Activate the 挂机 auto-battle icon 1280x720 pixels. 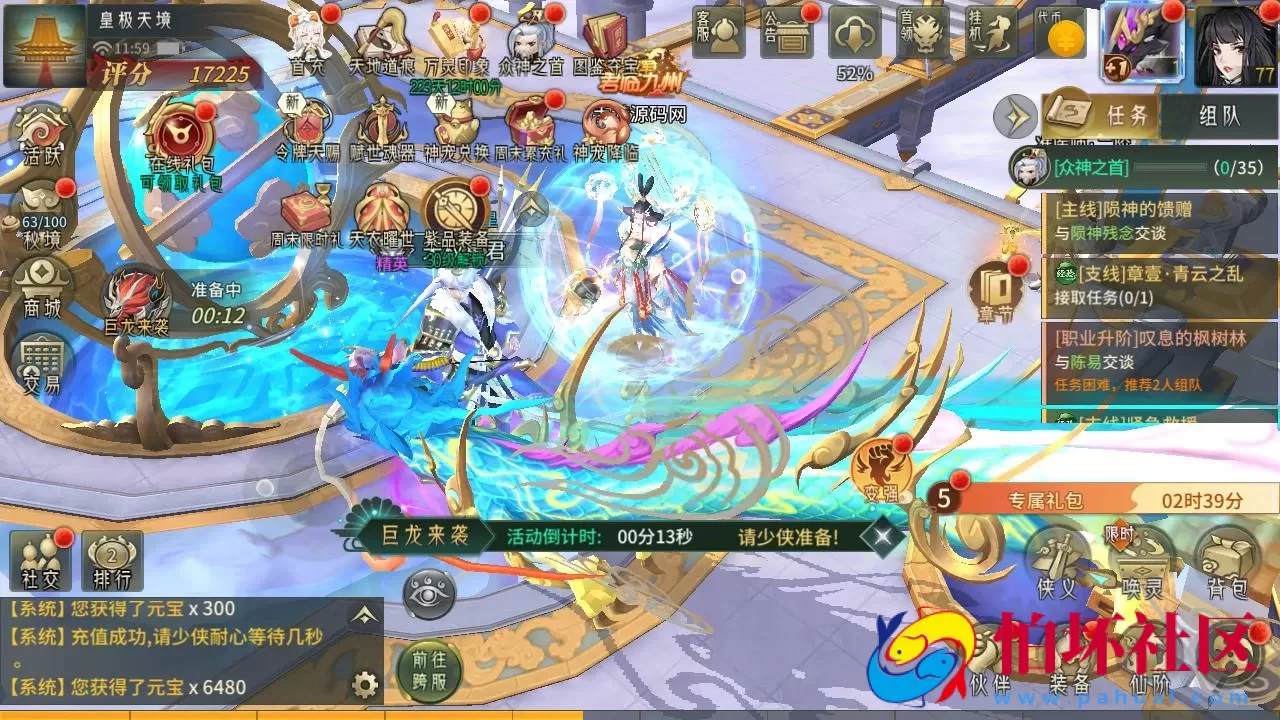point(993,33)
